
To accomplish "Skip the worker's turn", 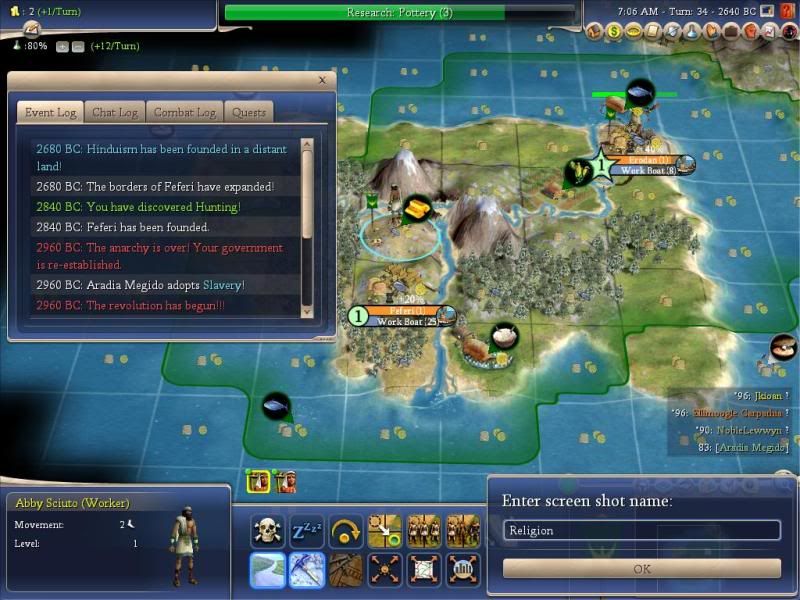I will (345, 531).
